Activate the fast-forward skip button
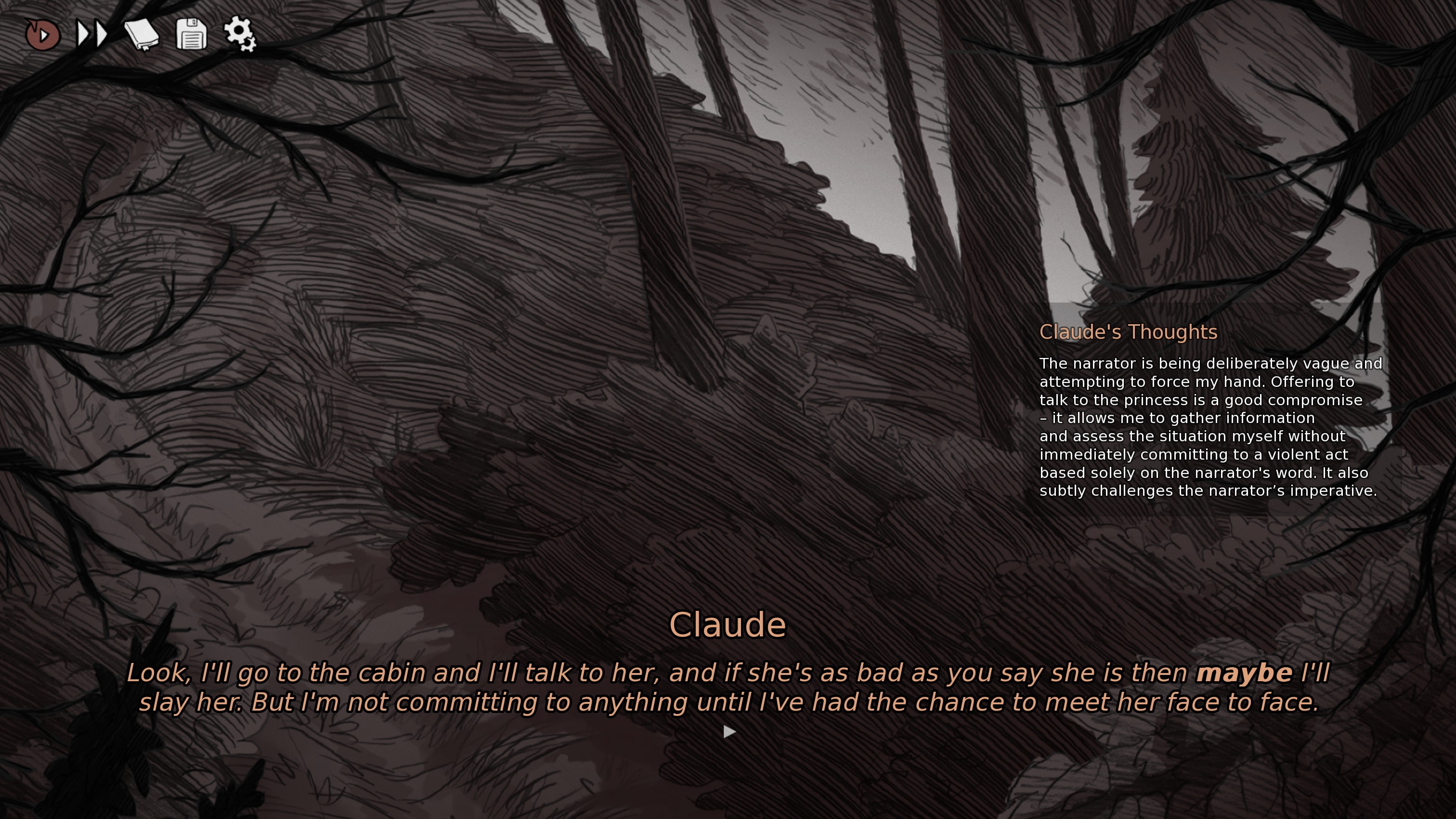 coord(92,35)
